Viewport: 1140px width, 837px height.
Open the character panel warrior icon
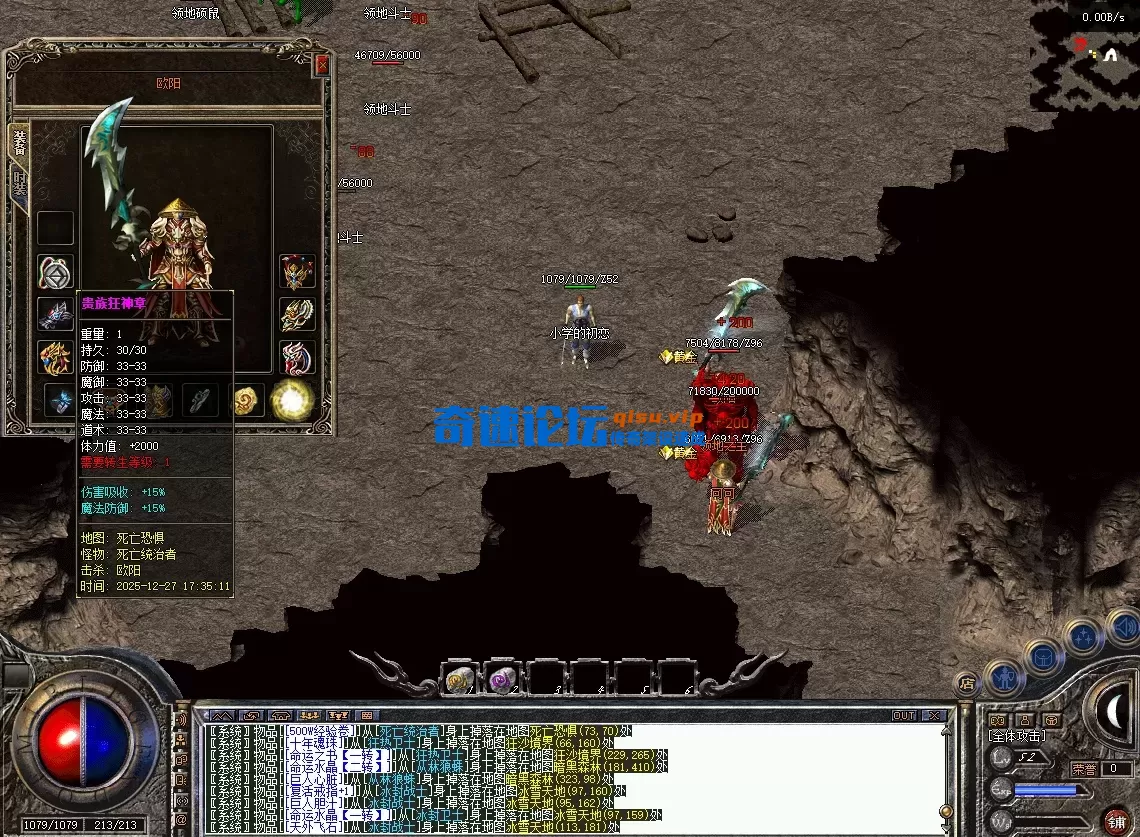click(1004, 677)
